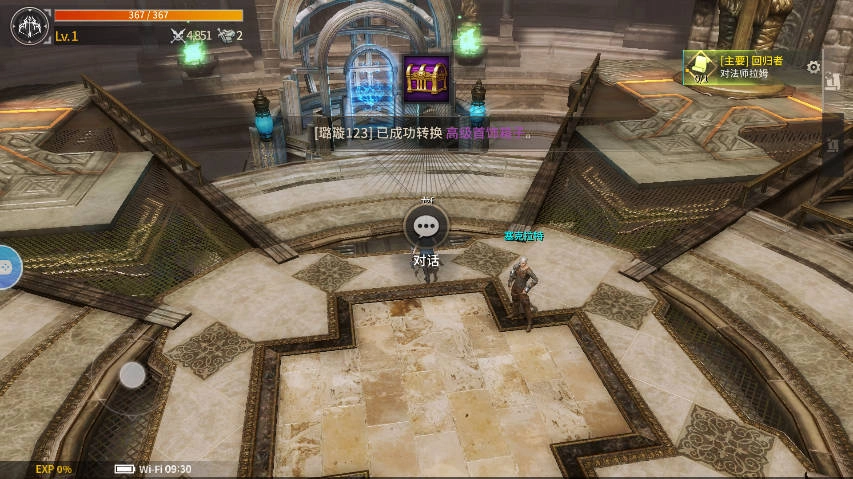This screenshot has width=853, height=479.
Task: Select the main quest 回归者 tracker
Action: [x=746, y=67]
